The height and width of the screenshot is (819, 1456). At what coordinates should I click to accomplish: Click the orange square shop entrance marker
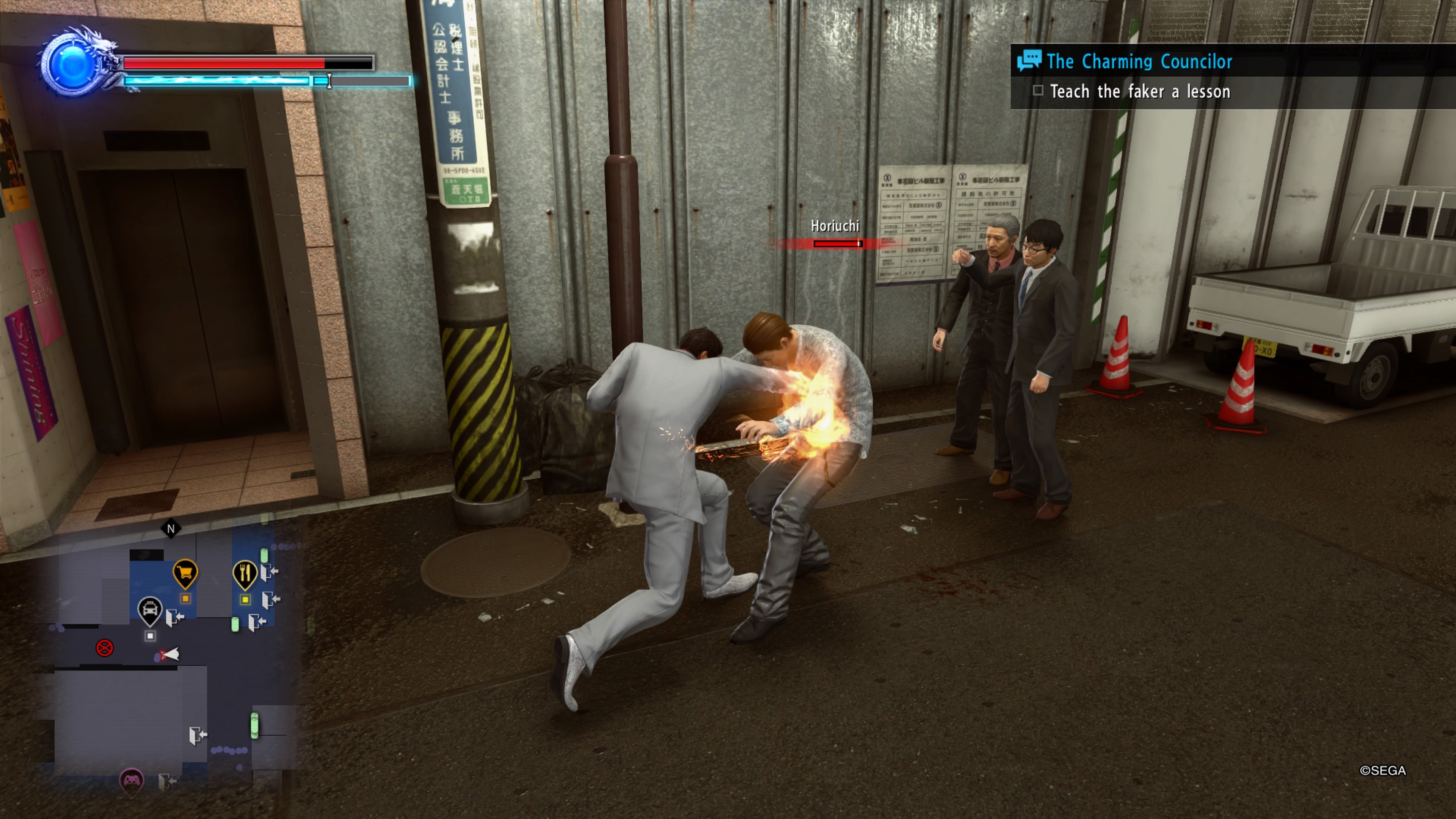pyautogui.click(x=185, y=598)
